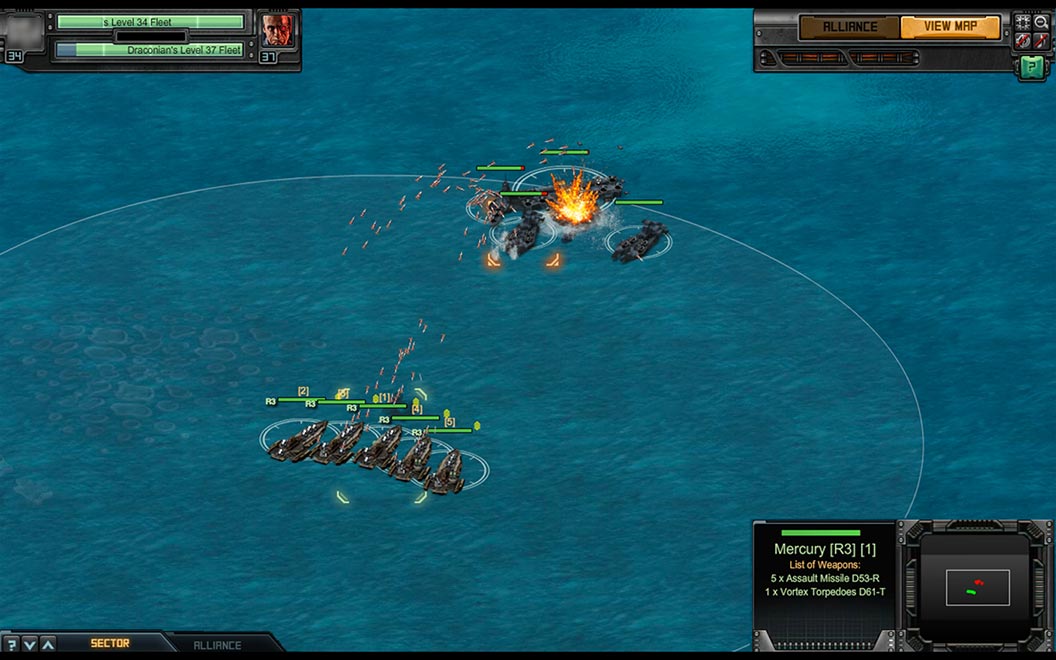Image resolution: width=1056 pixels, height=660 pixels.
Task: Select the ship labeled [2] in fleet
Action: (x=299, y=441)
